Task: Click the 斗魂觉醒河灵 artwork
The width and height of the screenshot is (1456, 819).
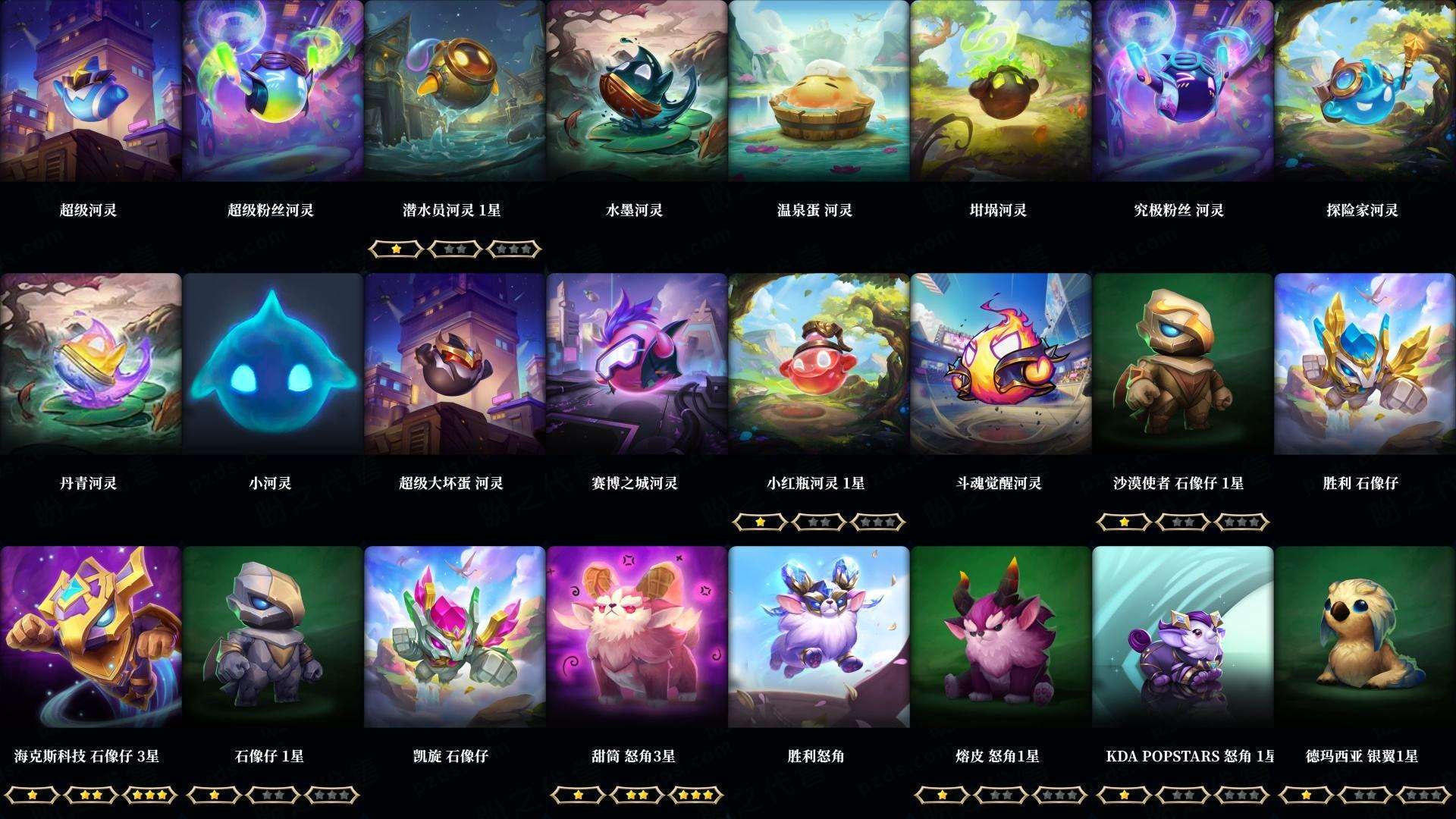Action: coord(997,368)
